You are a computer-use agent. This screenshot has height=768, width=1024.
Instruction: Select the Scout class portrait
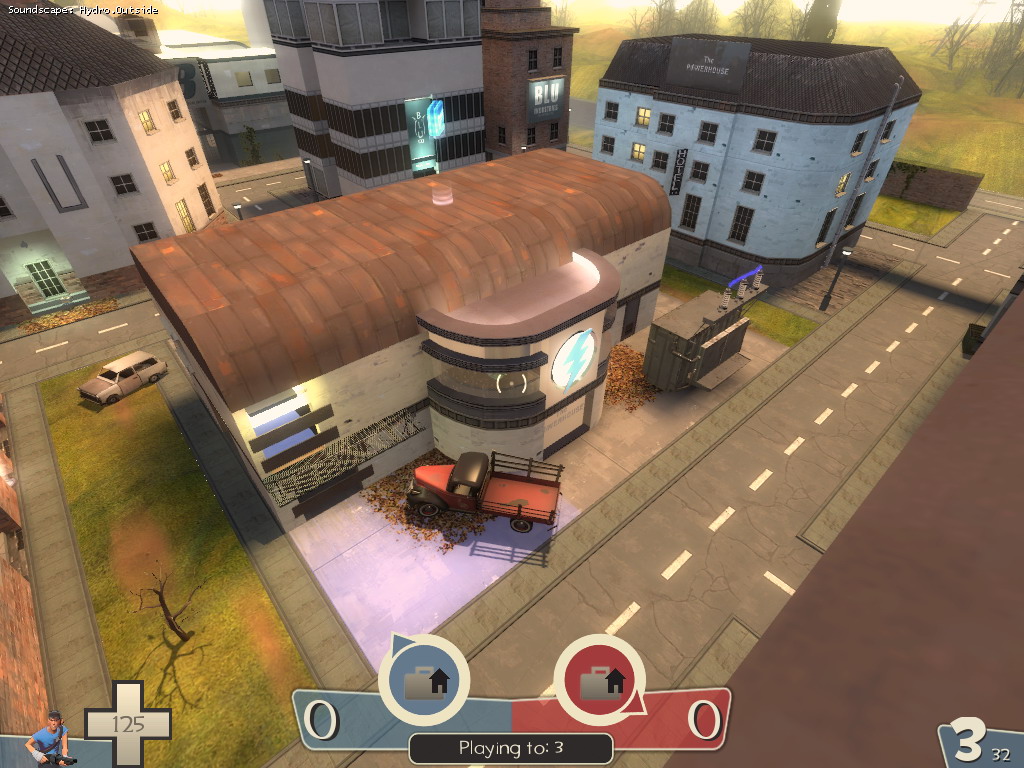click(50, 739)
